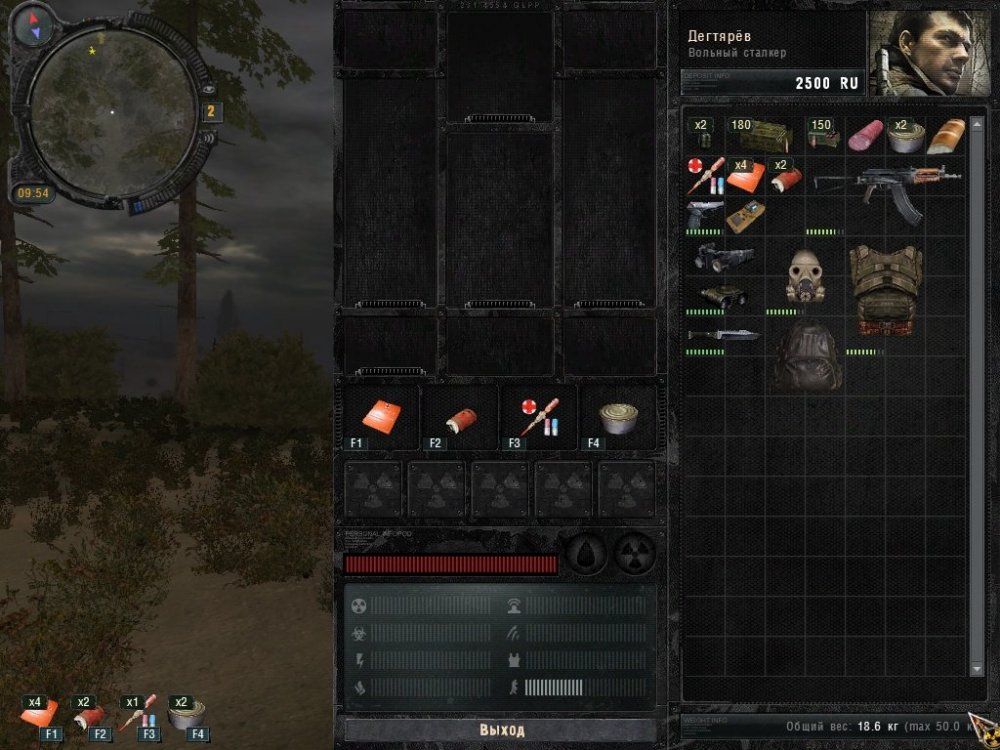Click the circular minimap
This screenshot has height=750, width=1000.
(113, 111)
